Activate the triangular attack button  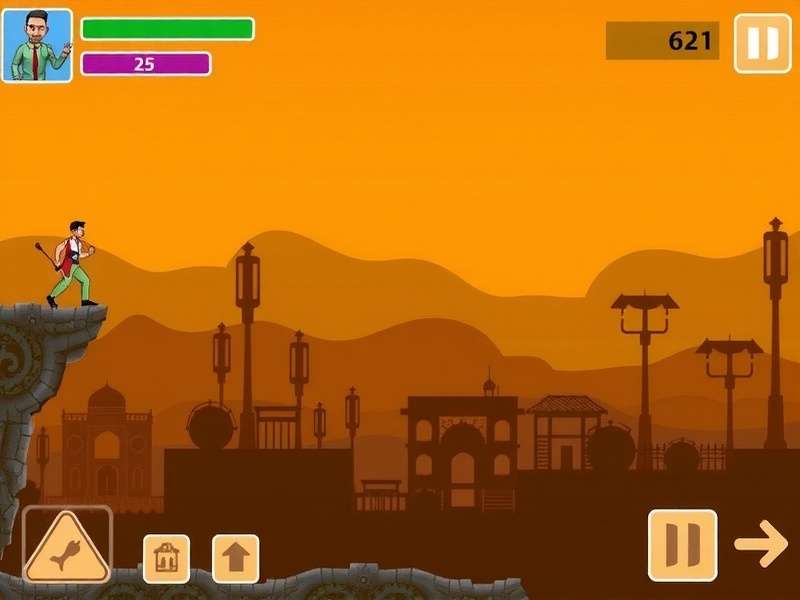(x=67, y=546)
